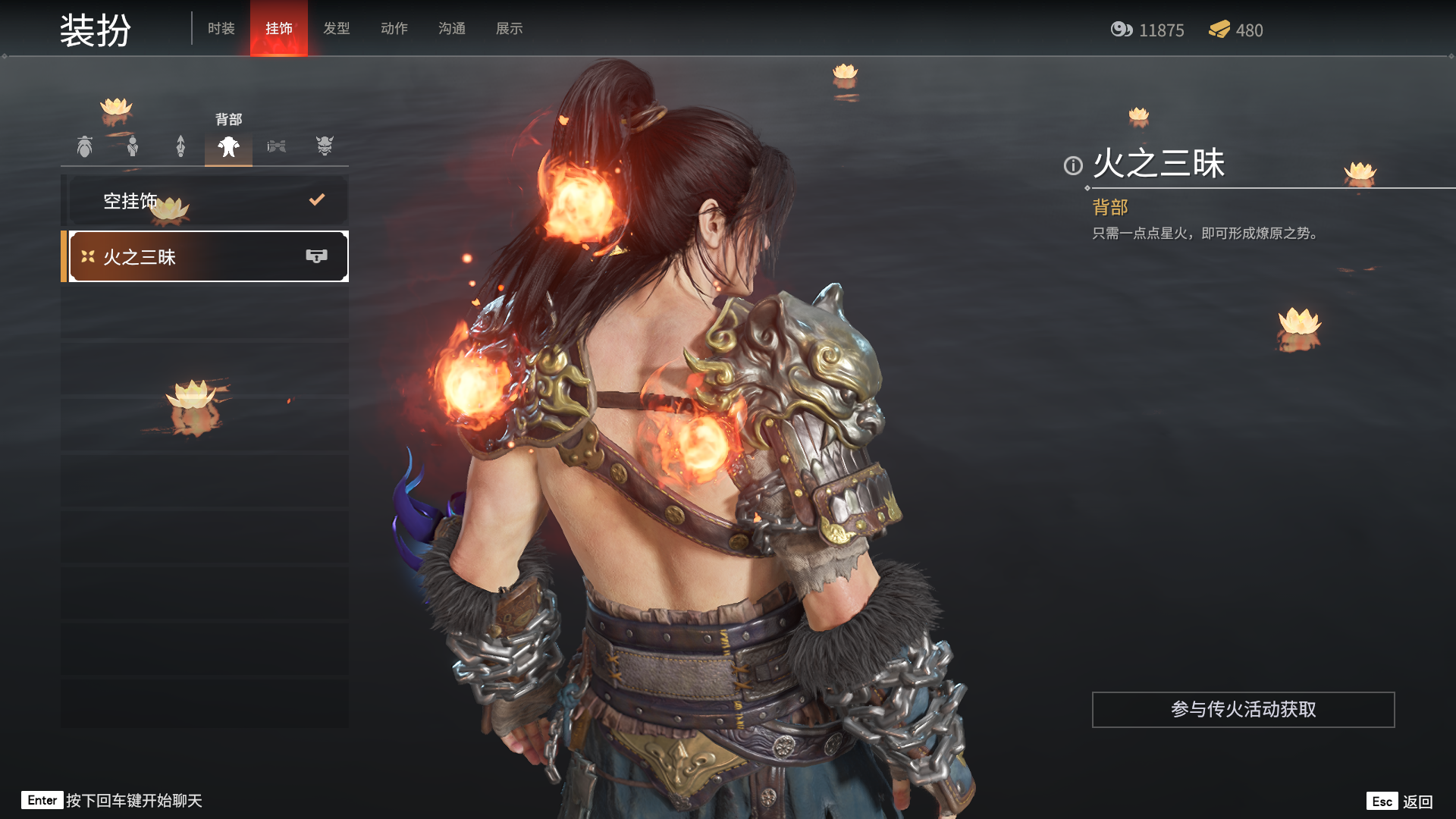Click the coin currency icon showing 11875
Viewport: 1456px width, 819px height.
click(x=1121, y=31)
